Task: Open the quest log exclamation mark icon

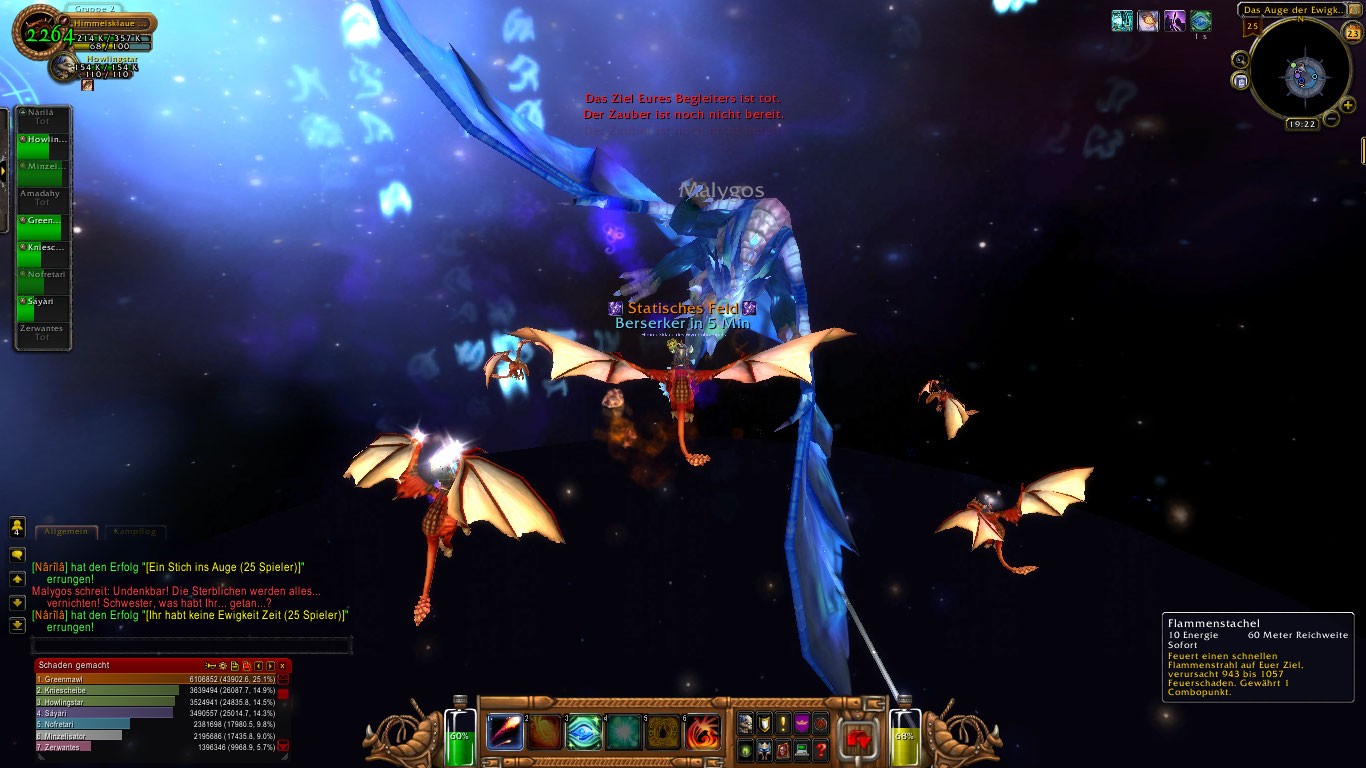Action: (x=783, y=723)
